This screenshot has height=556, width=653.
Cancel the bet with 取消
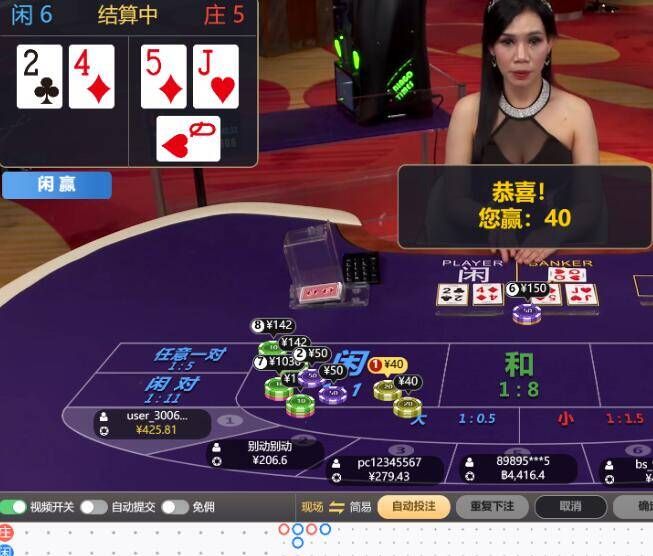pyautogui.click(x=570, y=506)
